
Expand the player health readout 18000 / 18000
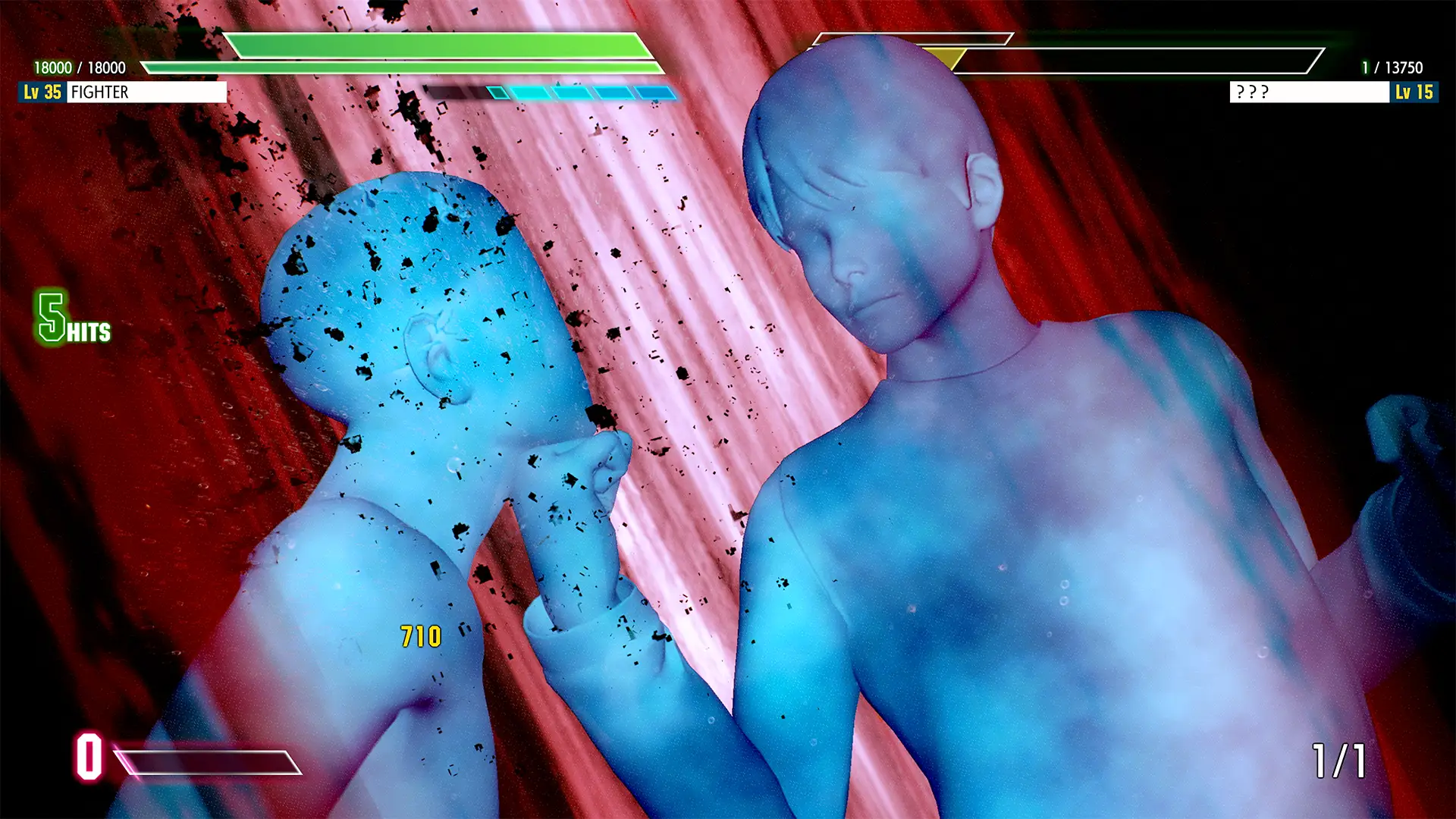(78, 67)
